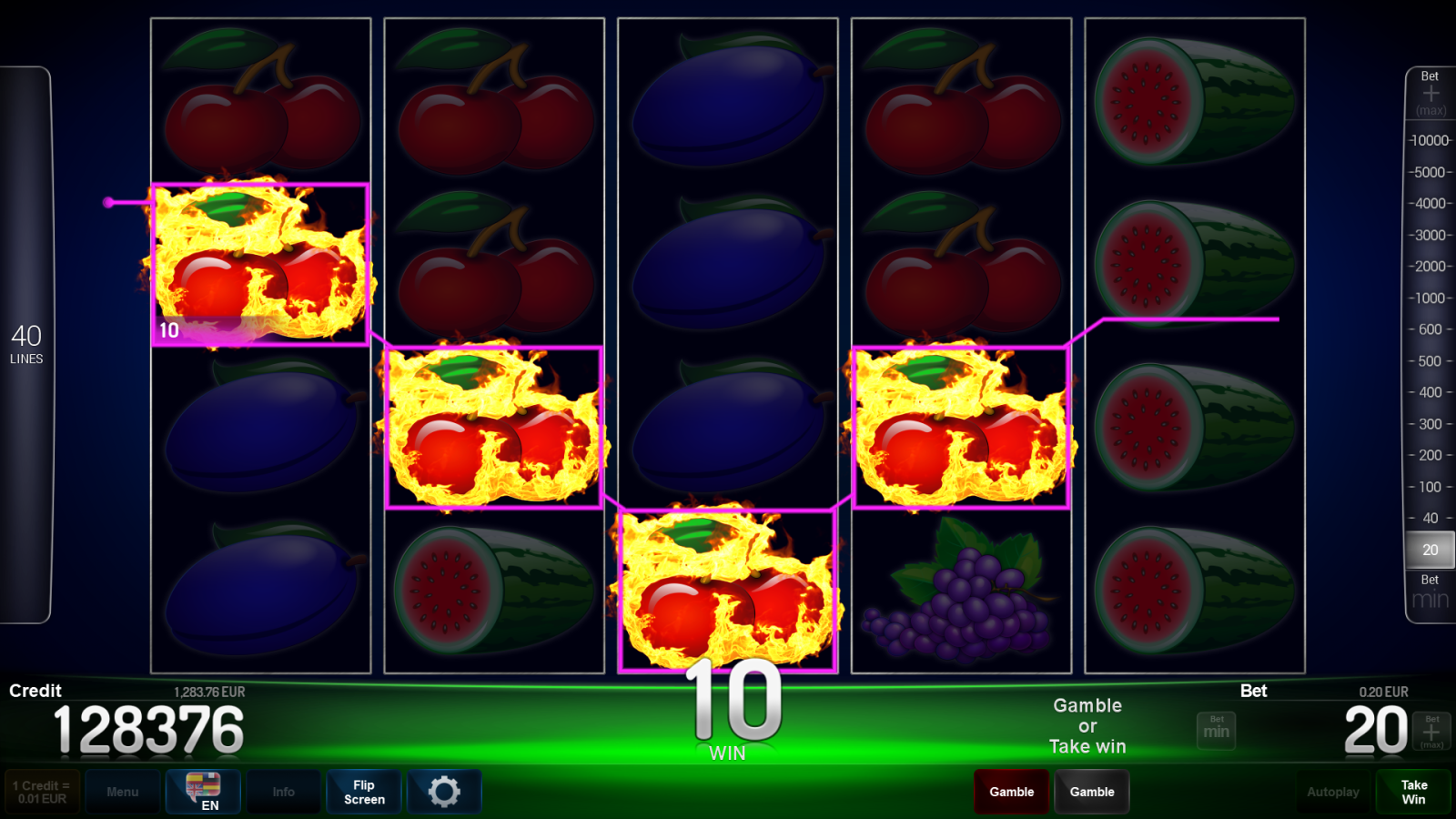This screenshot has width=1456, height=819.
Task: Open the game Menu
Action: pos(123,791)
